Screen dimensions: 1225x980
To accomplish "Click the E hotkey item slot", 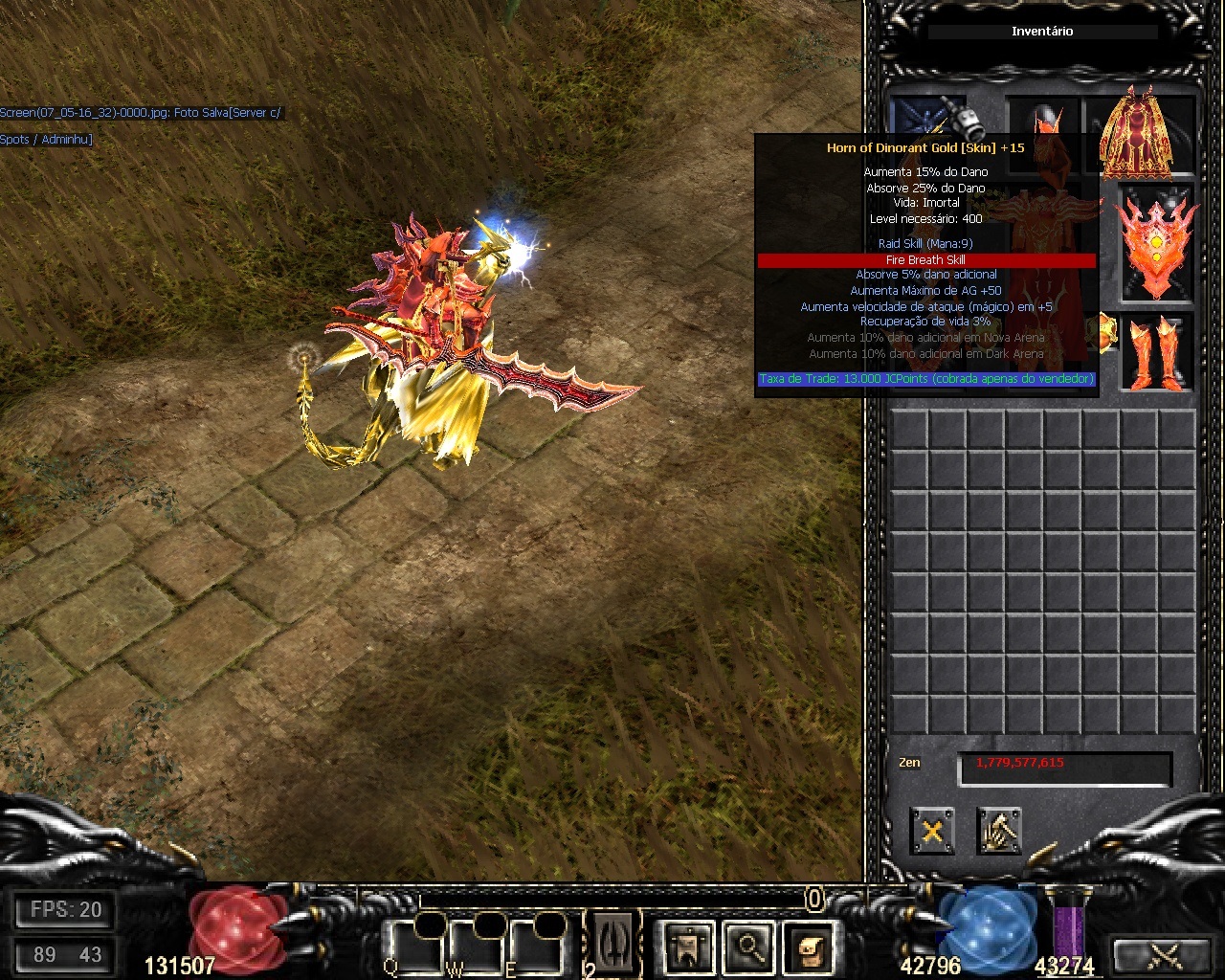I will (538, 946).
